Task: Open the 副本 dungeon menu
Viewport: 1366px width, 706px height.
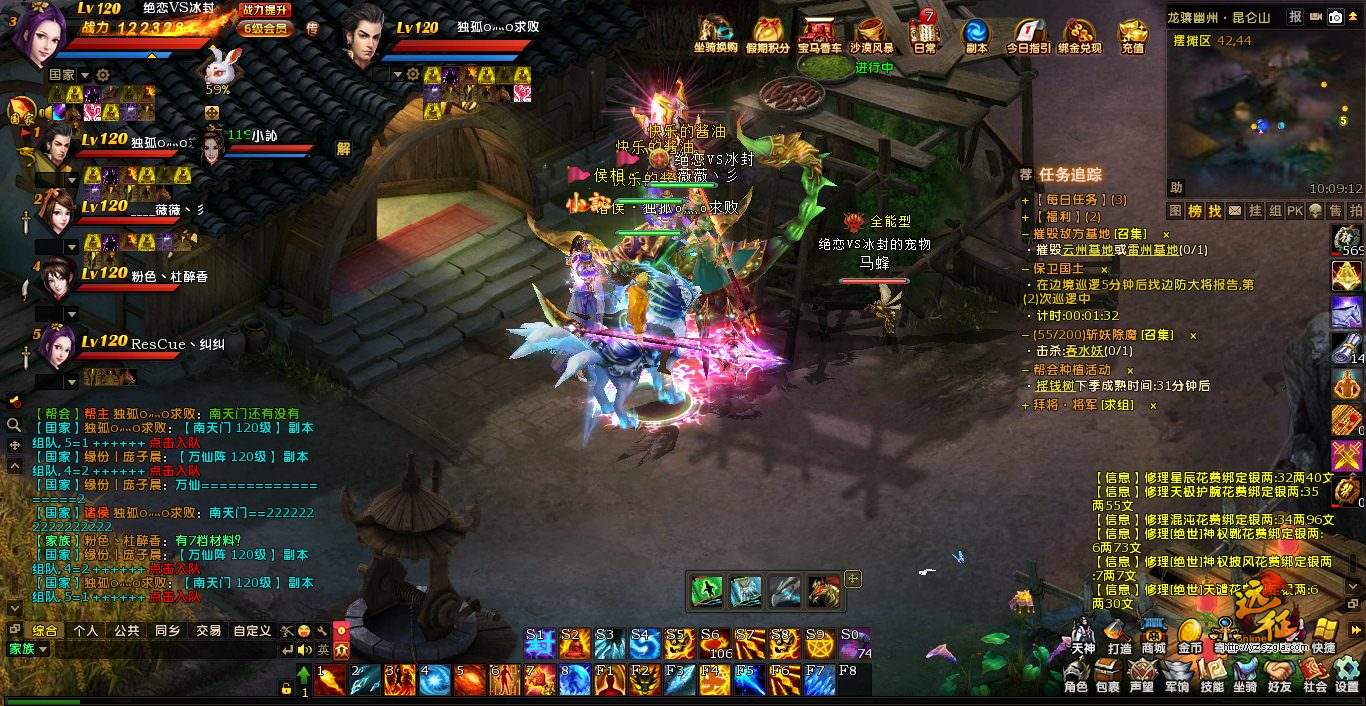Action: [976, 33]
